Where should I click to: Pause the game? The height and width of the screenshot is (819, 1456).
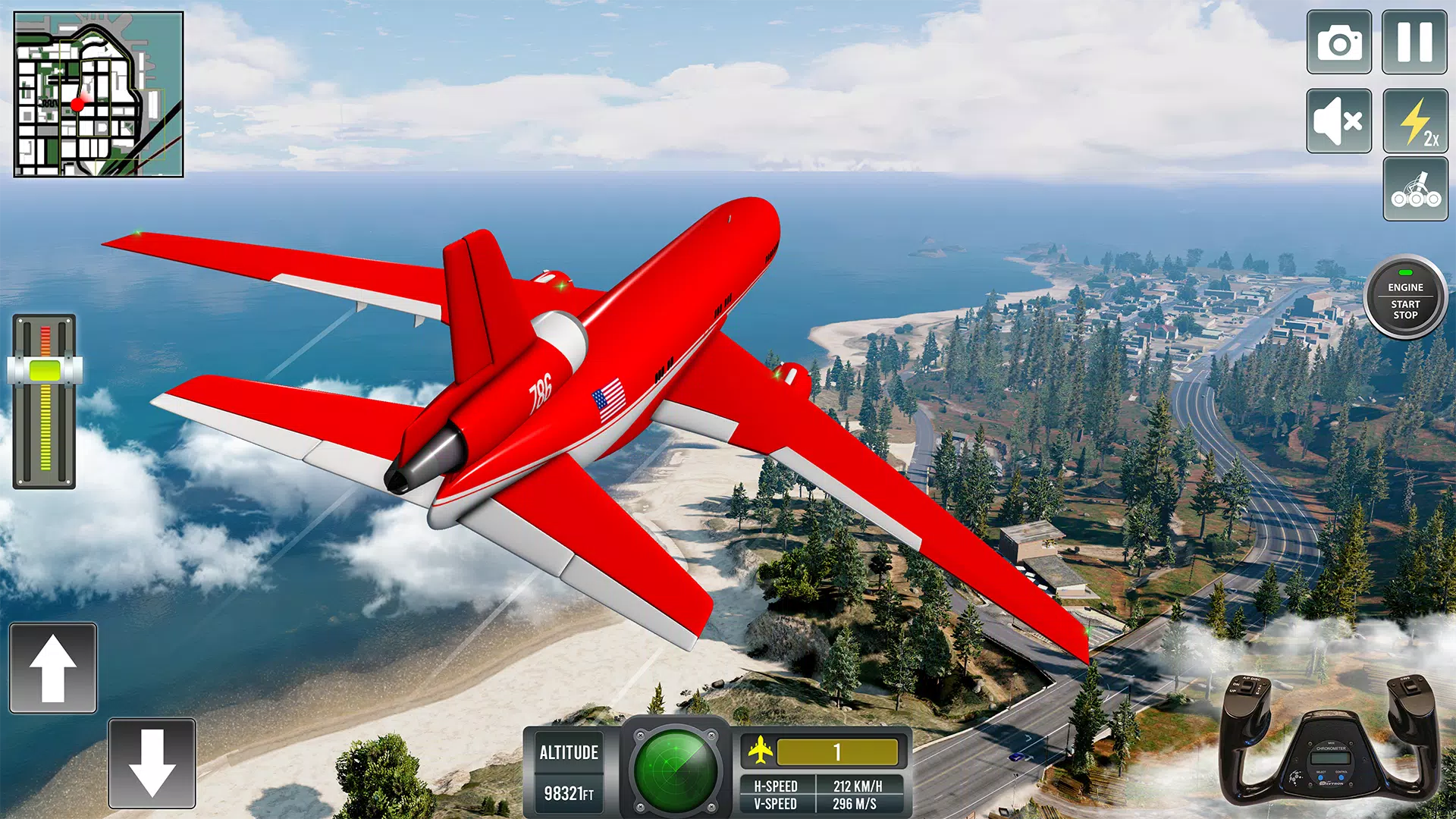[1414, 42]
